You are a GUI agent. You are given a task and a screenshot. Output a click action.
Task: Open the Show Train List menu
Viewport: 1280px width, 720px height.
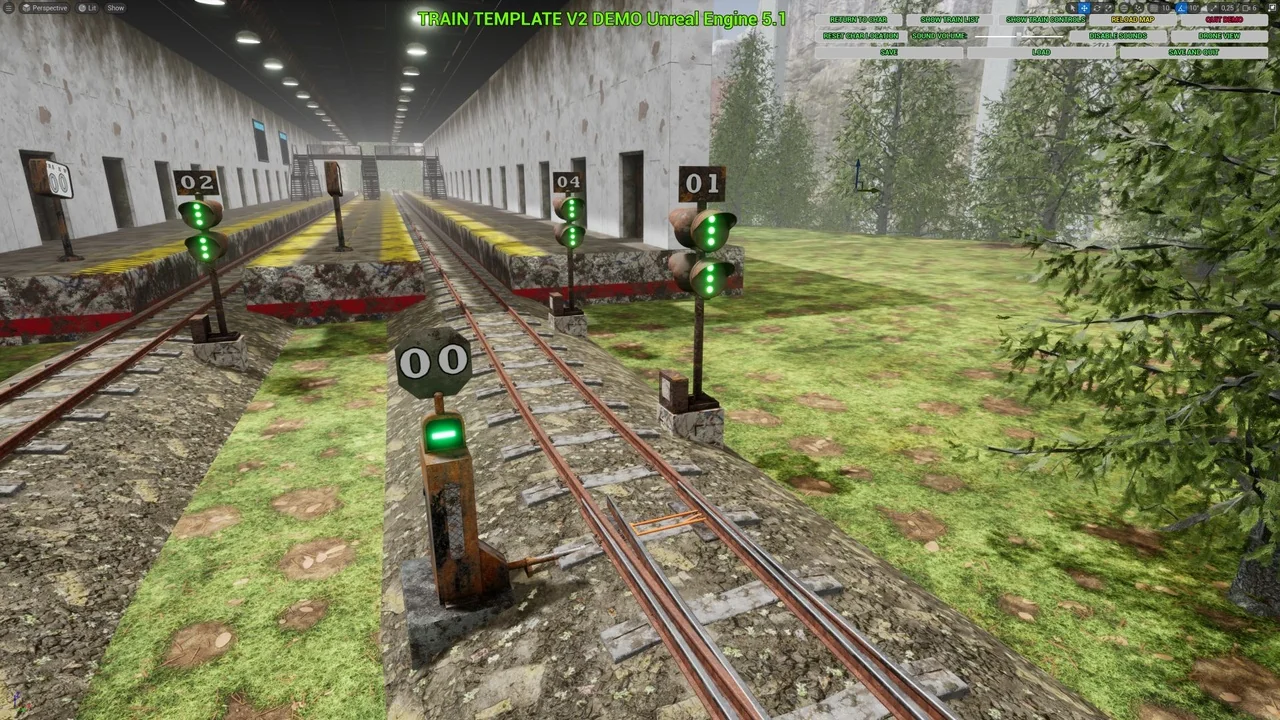948,19
